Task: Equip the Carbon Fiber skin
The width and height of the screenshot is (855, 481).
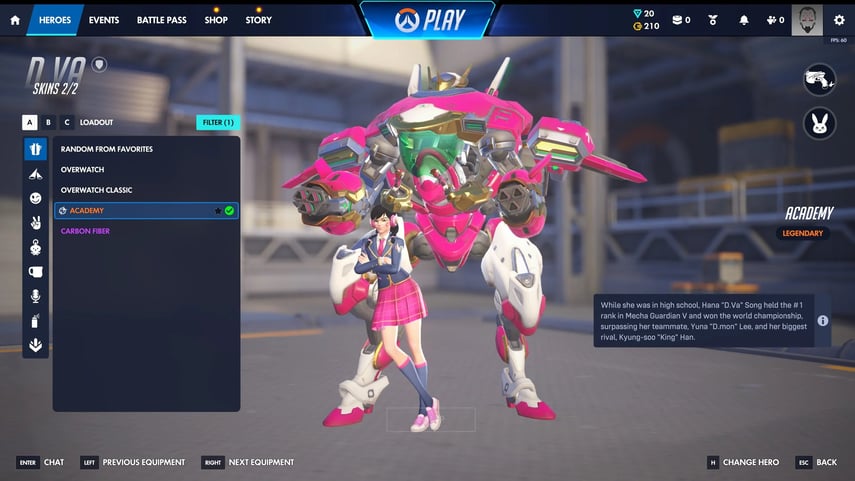Action: click(85, 231)
